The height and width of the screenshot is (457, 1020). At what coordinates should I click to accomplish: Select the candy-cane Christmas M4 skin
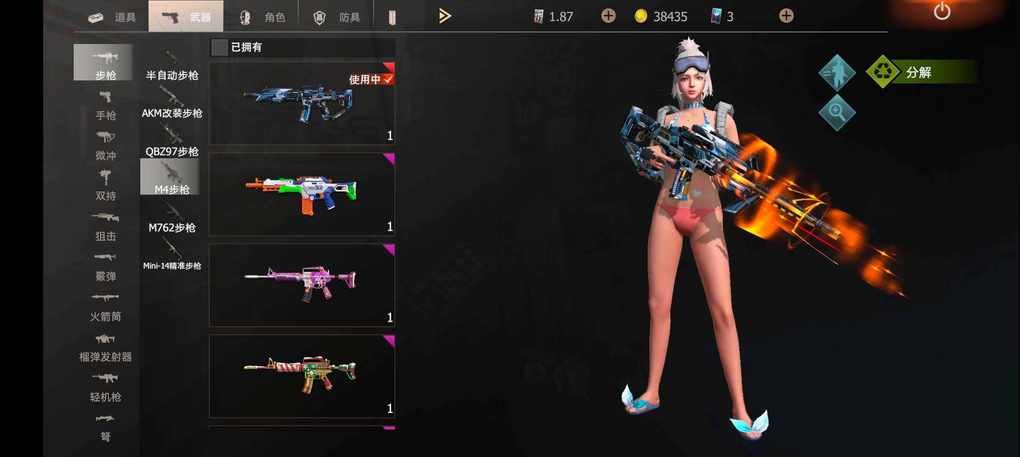click(x=301, y=376)
